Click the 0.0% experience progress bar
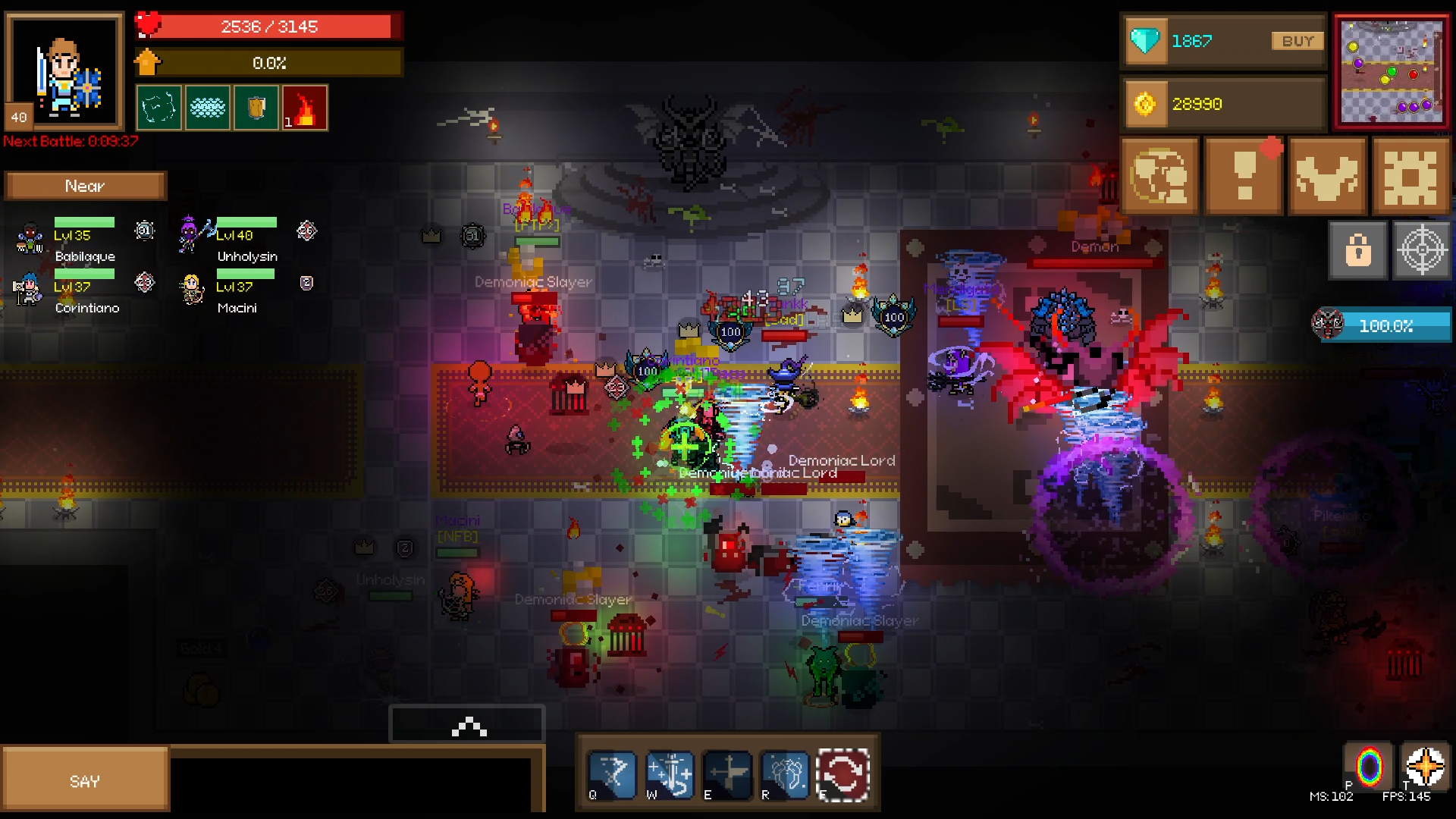The image size is (1456, 819). coord(269,63)
